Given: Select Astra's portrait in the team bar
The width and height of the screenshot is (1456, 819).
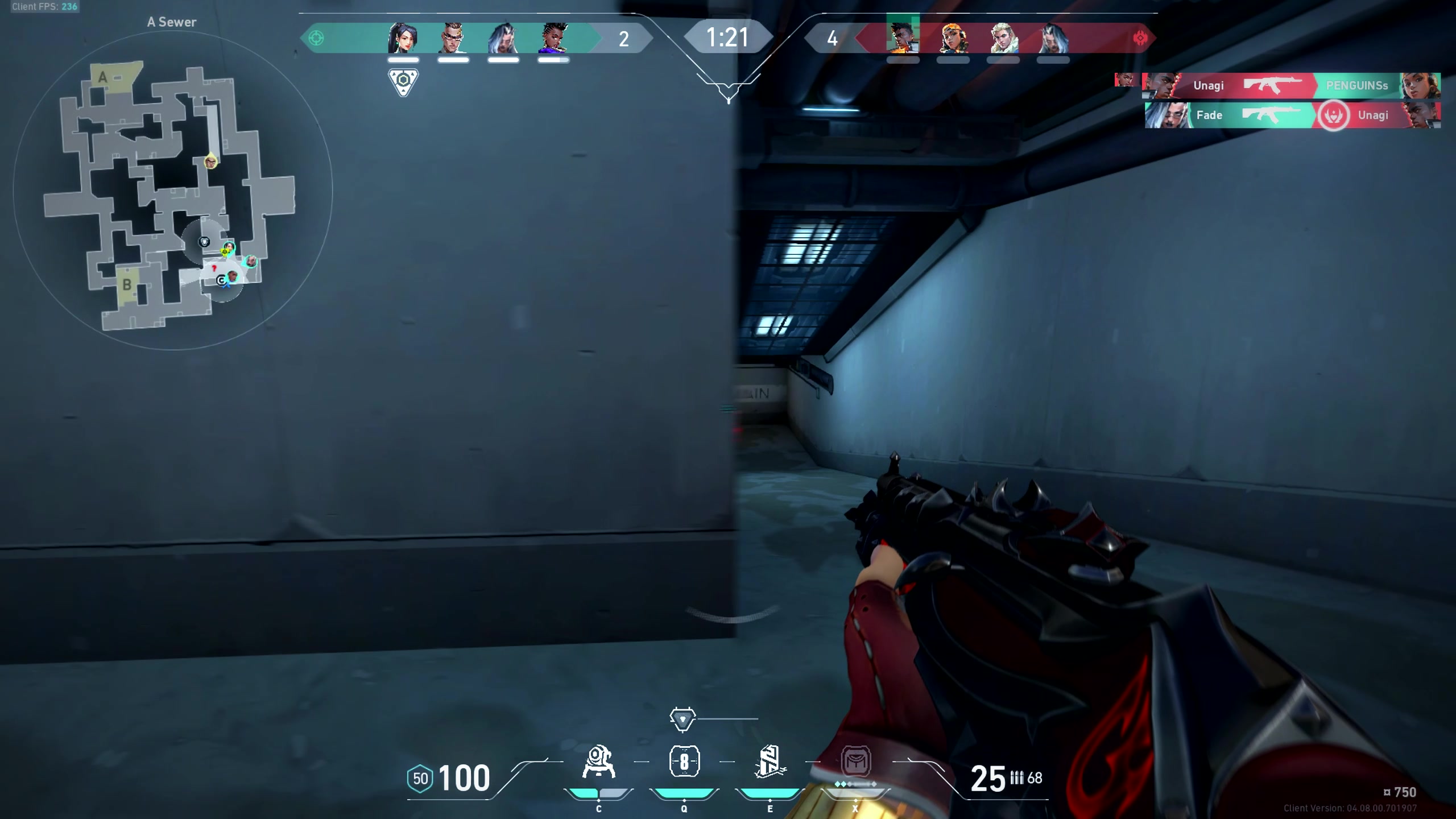Looking at the screenshot, I should 553,38.
